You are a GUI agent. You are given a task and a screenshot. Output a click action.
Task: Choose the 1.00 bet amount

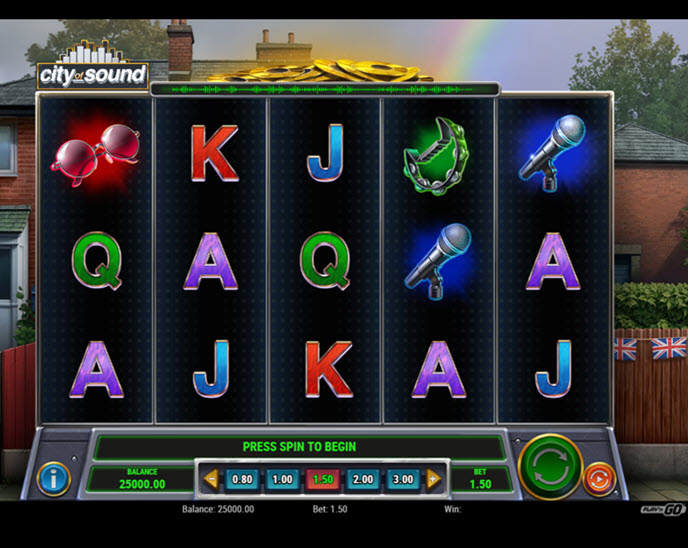tap(282, 479)
